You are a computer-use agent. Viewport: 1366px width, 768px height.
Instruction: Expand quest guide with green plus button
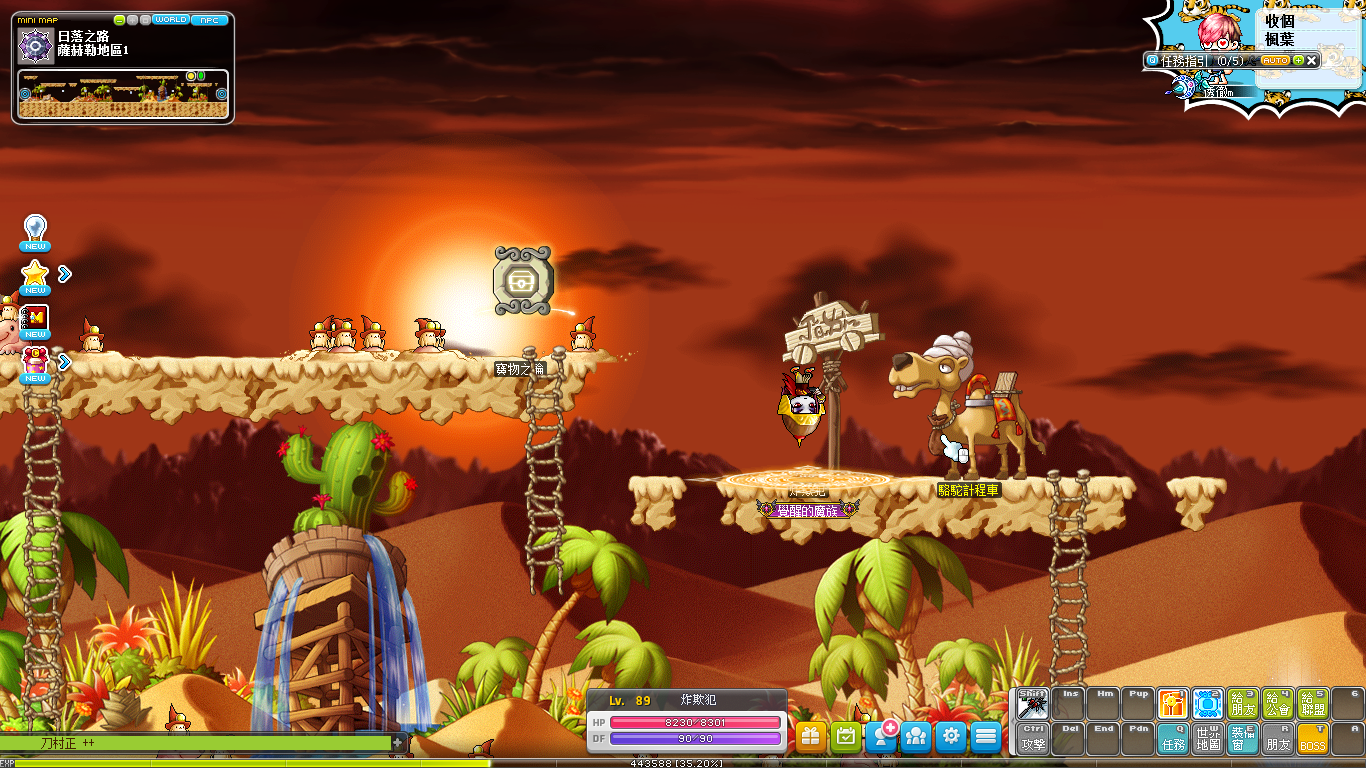[1298, 61]
